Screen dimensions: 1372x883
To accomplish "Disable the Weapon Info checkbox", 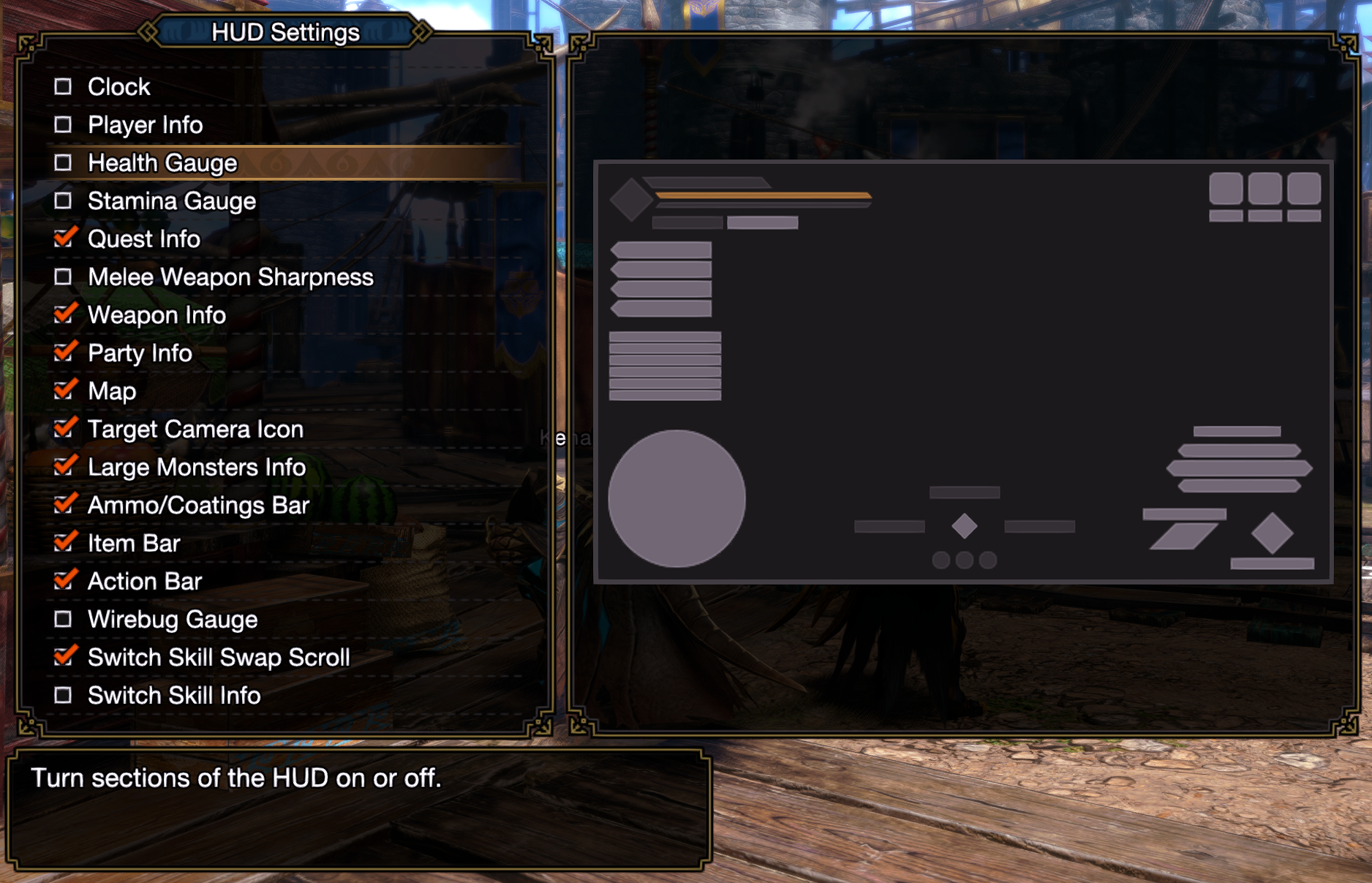I will (64, 315).
